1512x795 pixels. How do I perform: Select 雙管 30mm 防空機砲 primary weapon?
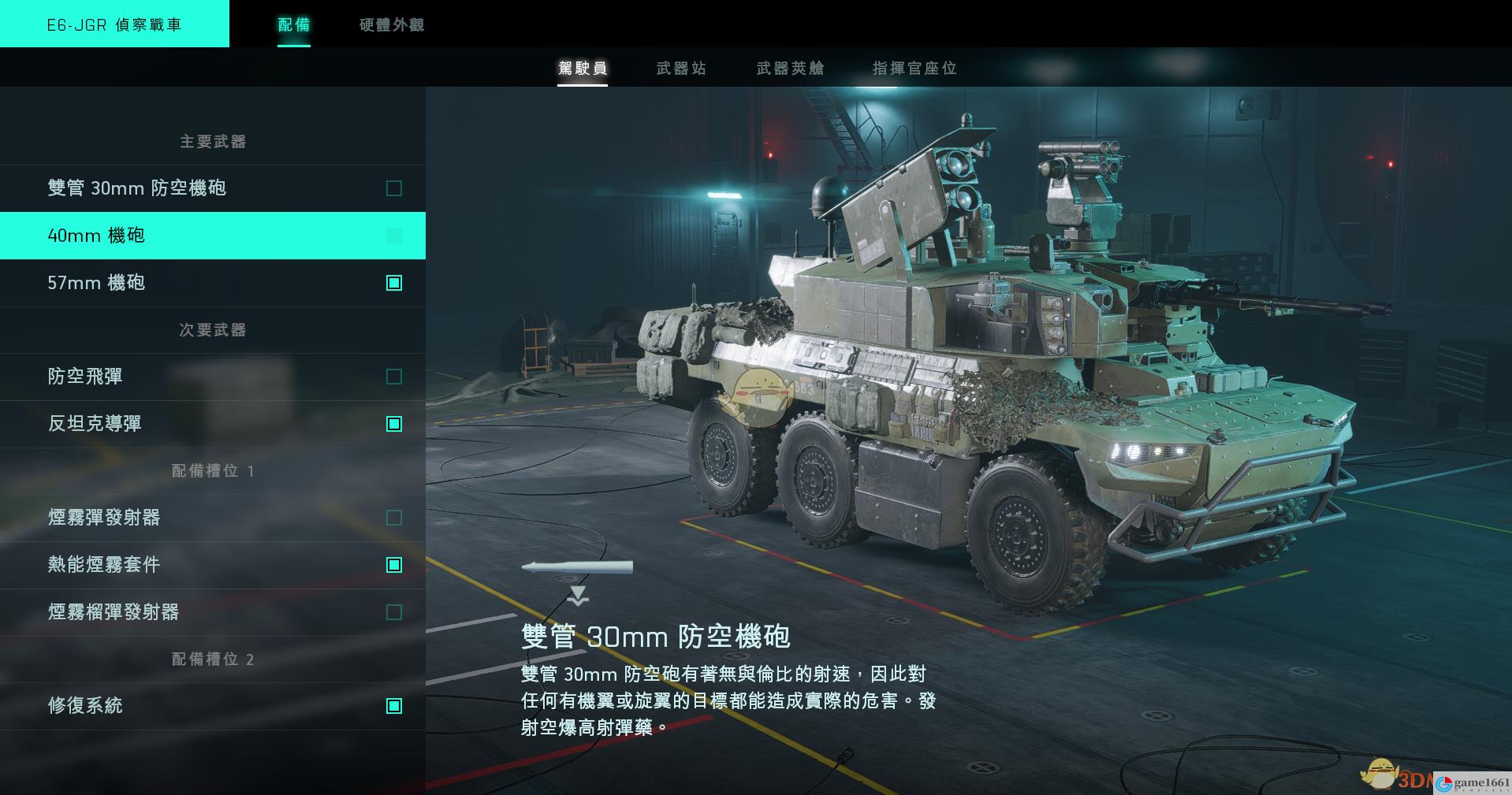[213, 188]
